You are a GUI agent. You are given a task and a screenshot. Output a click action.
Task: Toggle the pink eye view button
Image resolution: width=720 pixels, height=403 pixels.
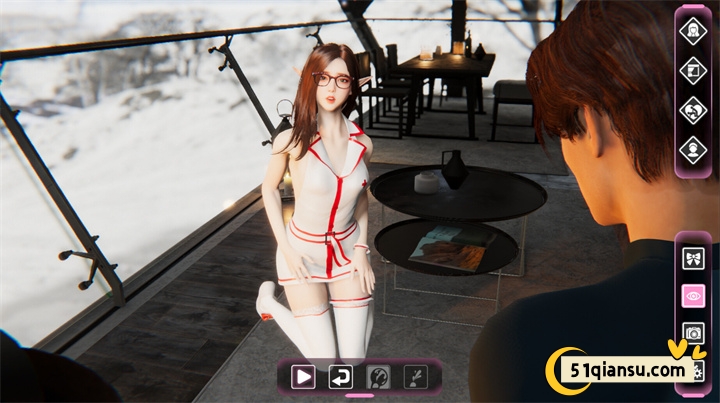pos(692,296)
